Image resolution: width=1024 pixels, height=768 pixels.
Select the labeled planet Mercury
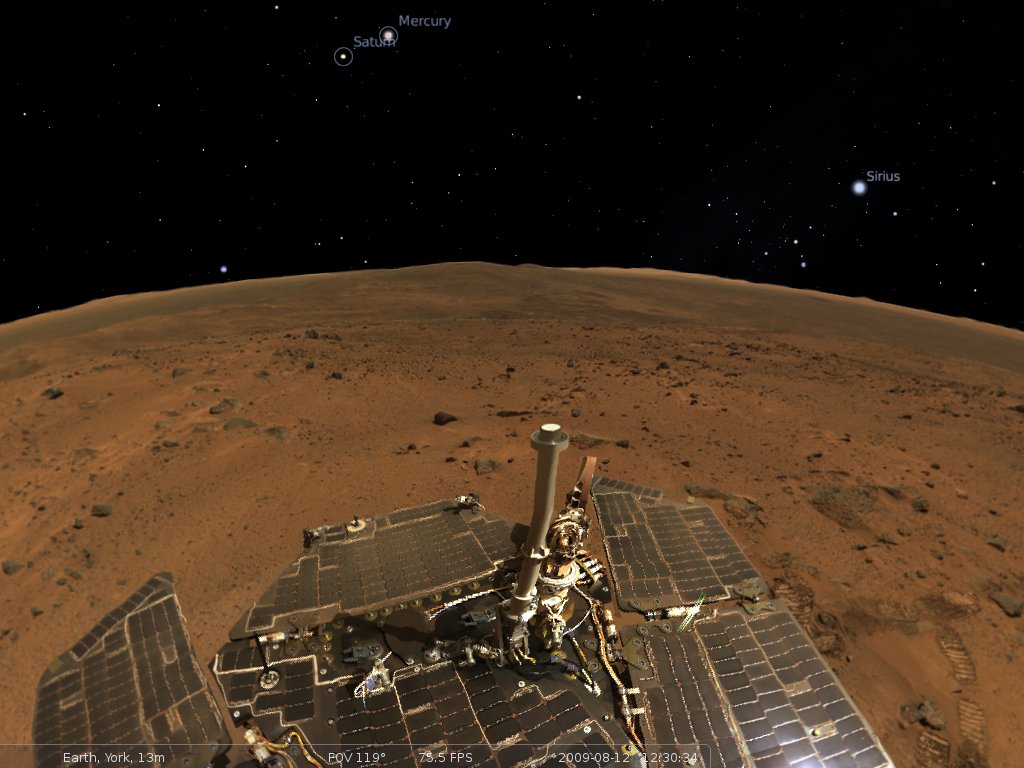pyautogui.click(x=388, y=36)
